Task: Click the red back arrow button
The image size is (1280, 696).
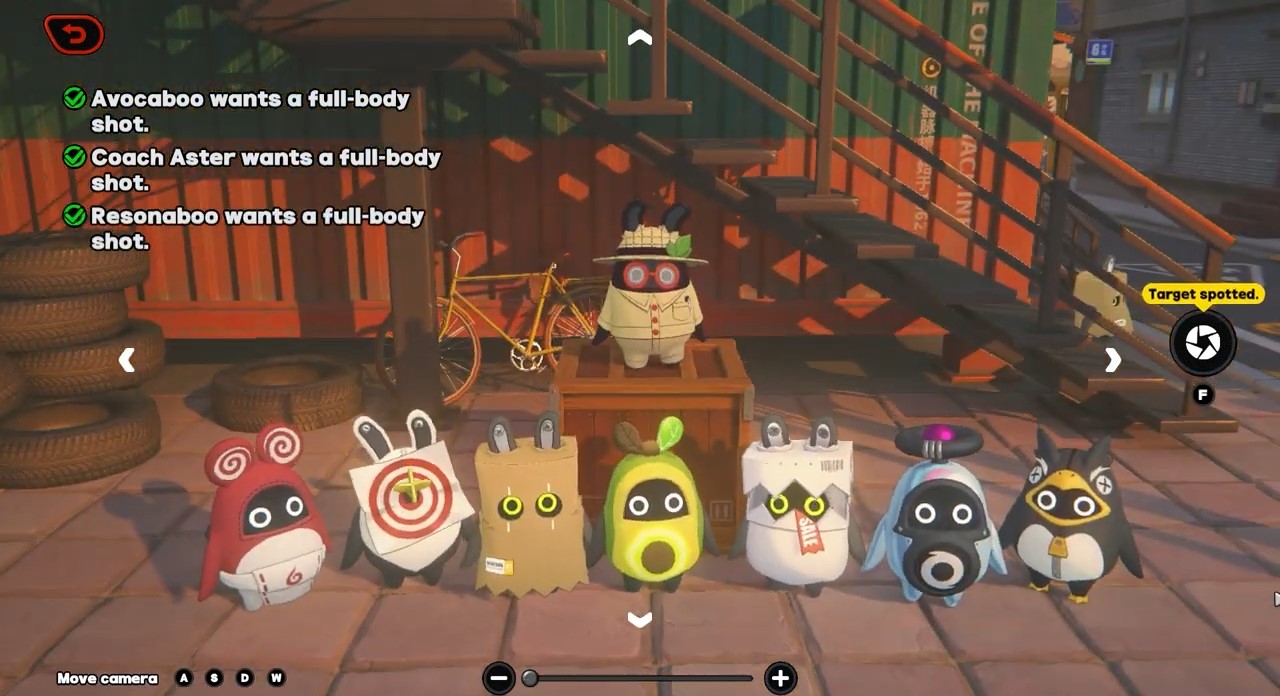Action: [x=74, y=35]
